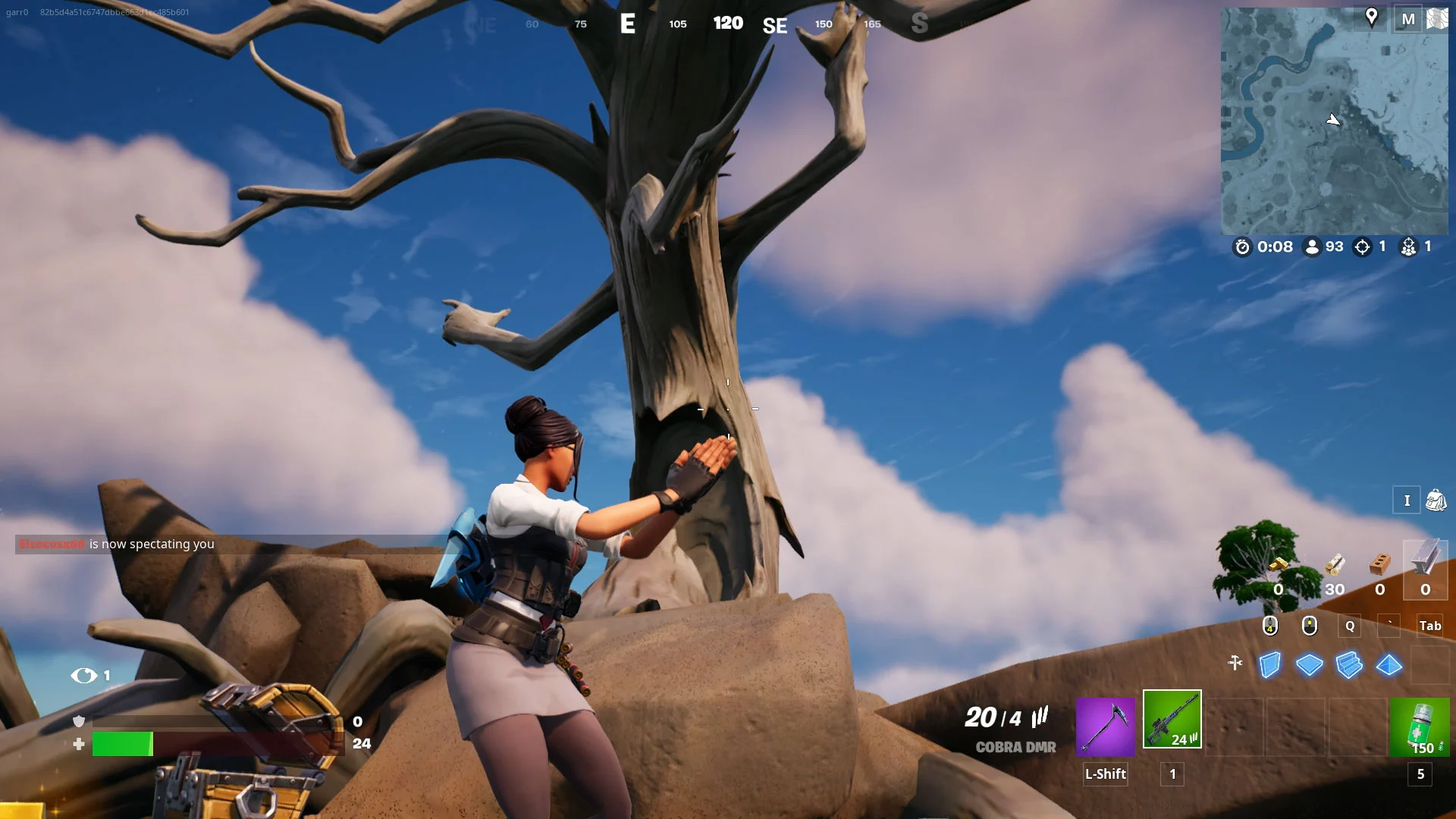Select the pickaxe slot in the hotbar
The width and height of the screenshot is (1456, 819).
click(x=1105, y=726)
